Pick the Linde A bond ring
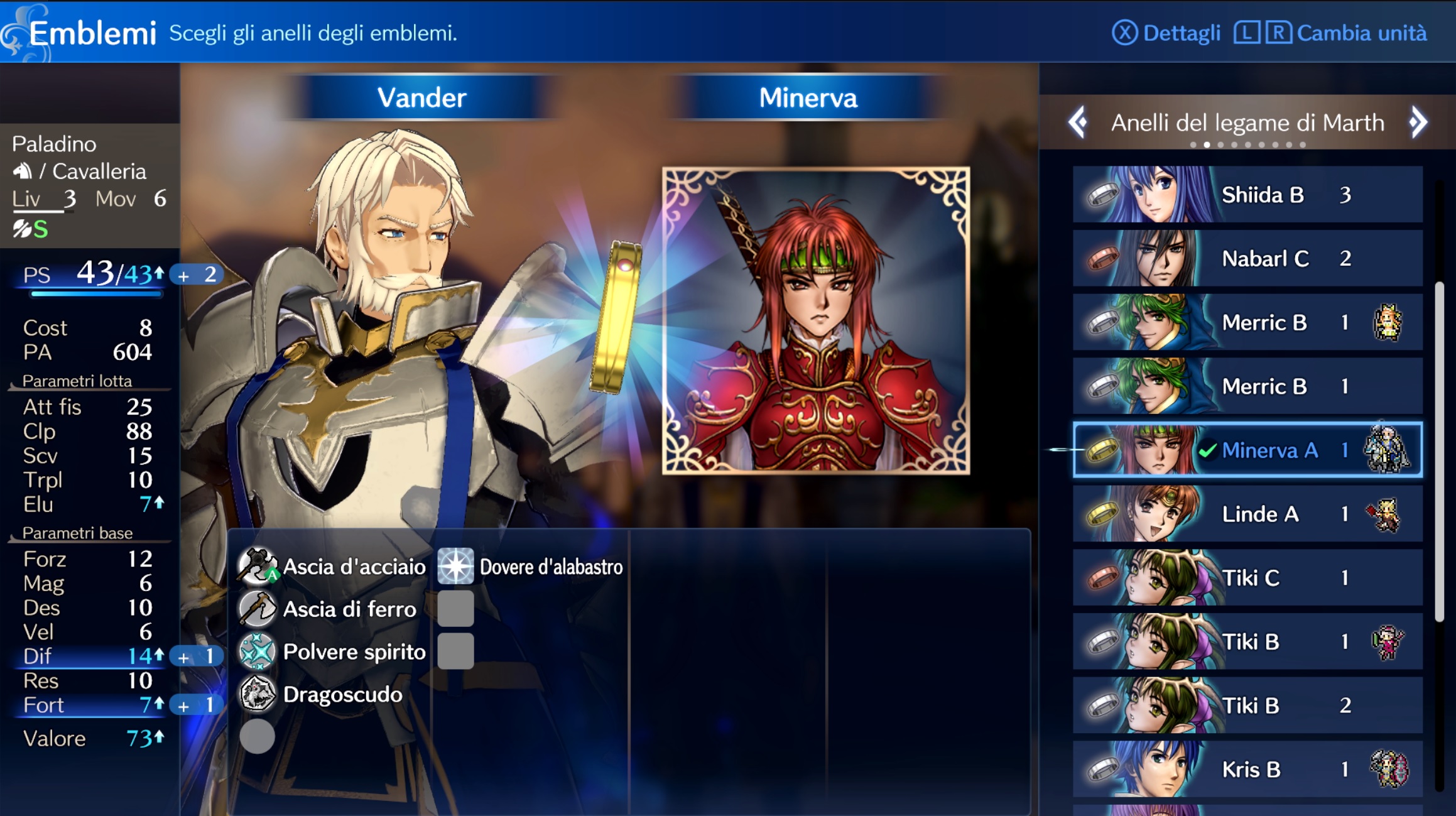The height and width of the screenshot is (816, 1456). tap(1247, 514)
